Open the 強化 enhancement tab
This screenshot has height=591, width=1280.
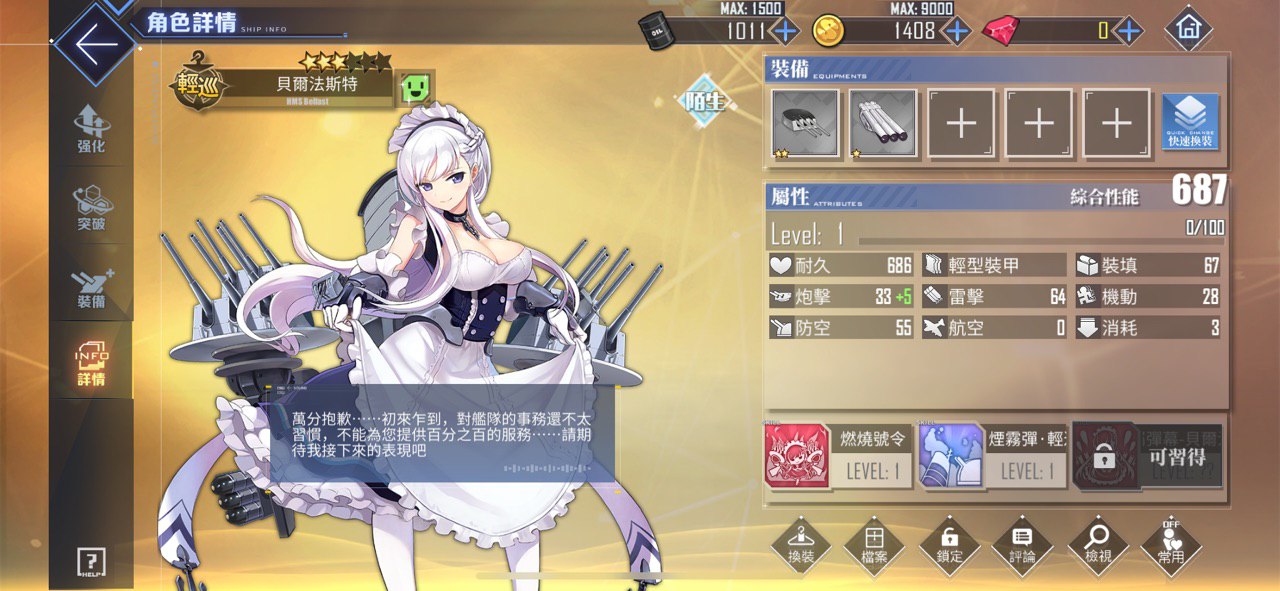point(91,130)
